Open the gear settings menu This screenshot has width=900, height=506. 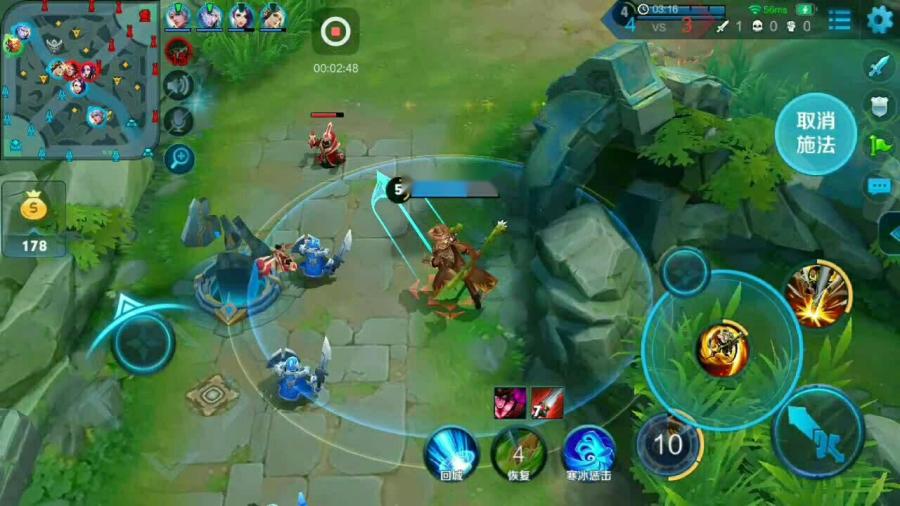[880, 19]
